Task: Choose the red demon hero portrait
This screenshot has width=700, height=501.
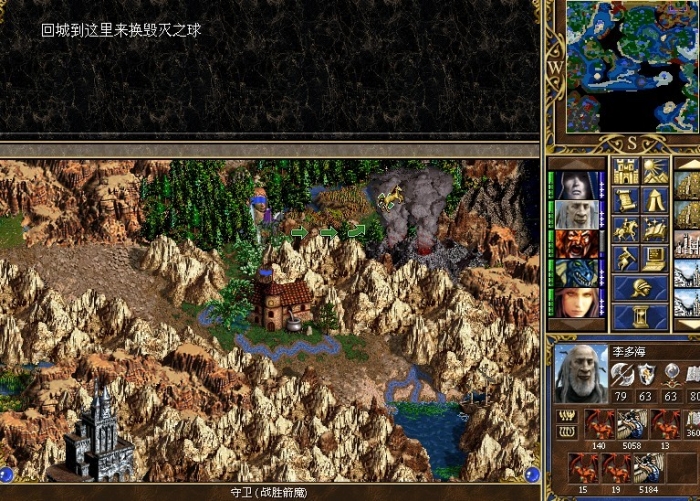Action: [577, 243]
